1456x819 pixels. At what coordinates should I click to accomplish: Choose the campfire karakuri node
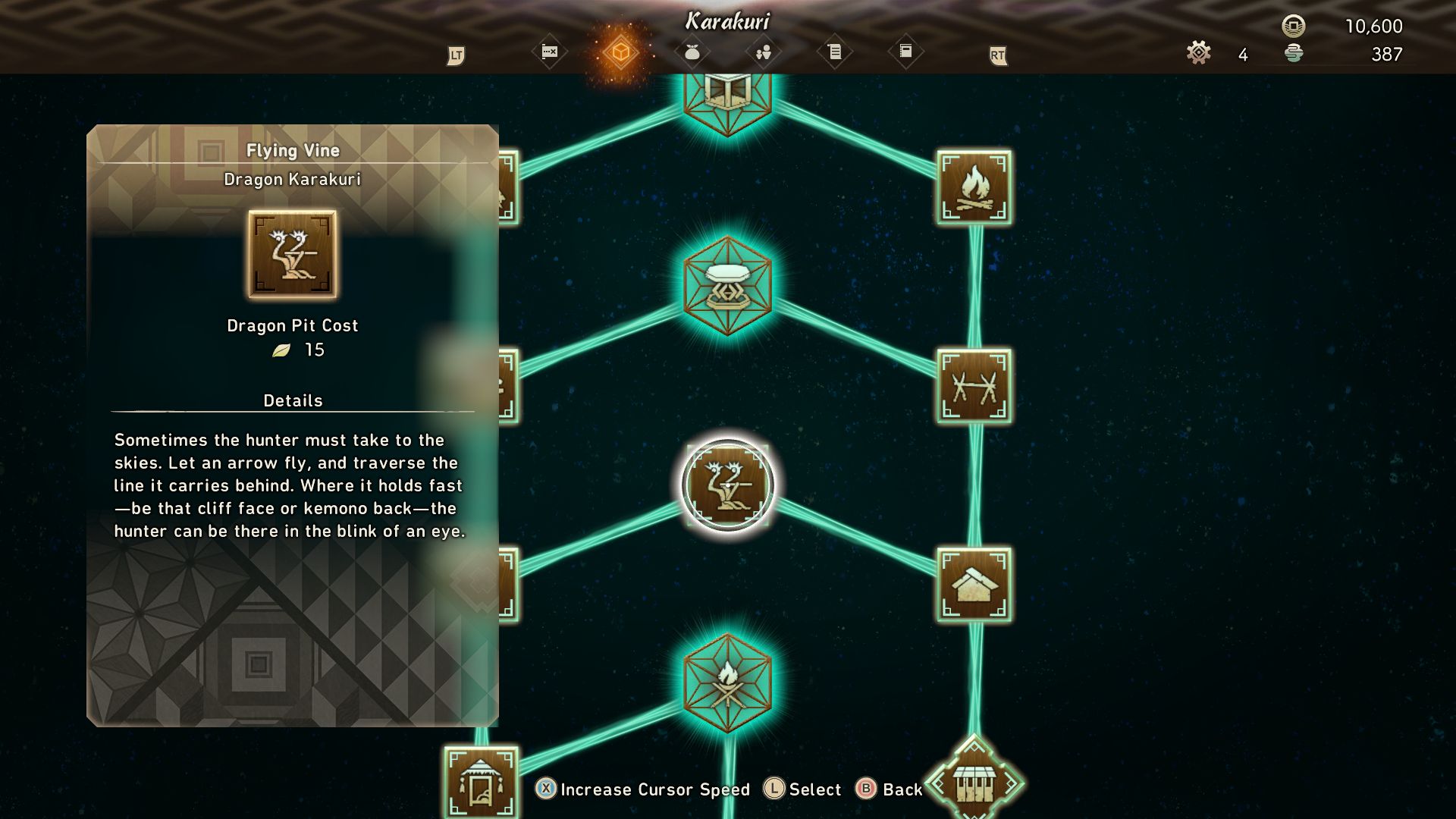pyautogui.click(x=974, y=187)
